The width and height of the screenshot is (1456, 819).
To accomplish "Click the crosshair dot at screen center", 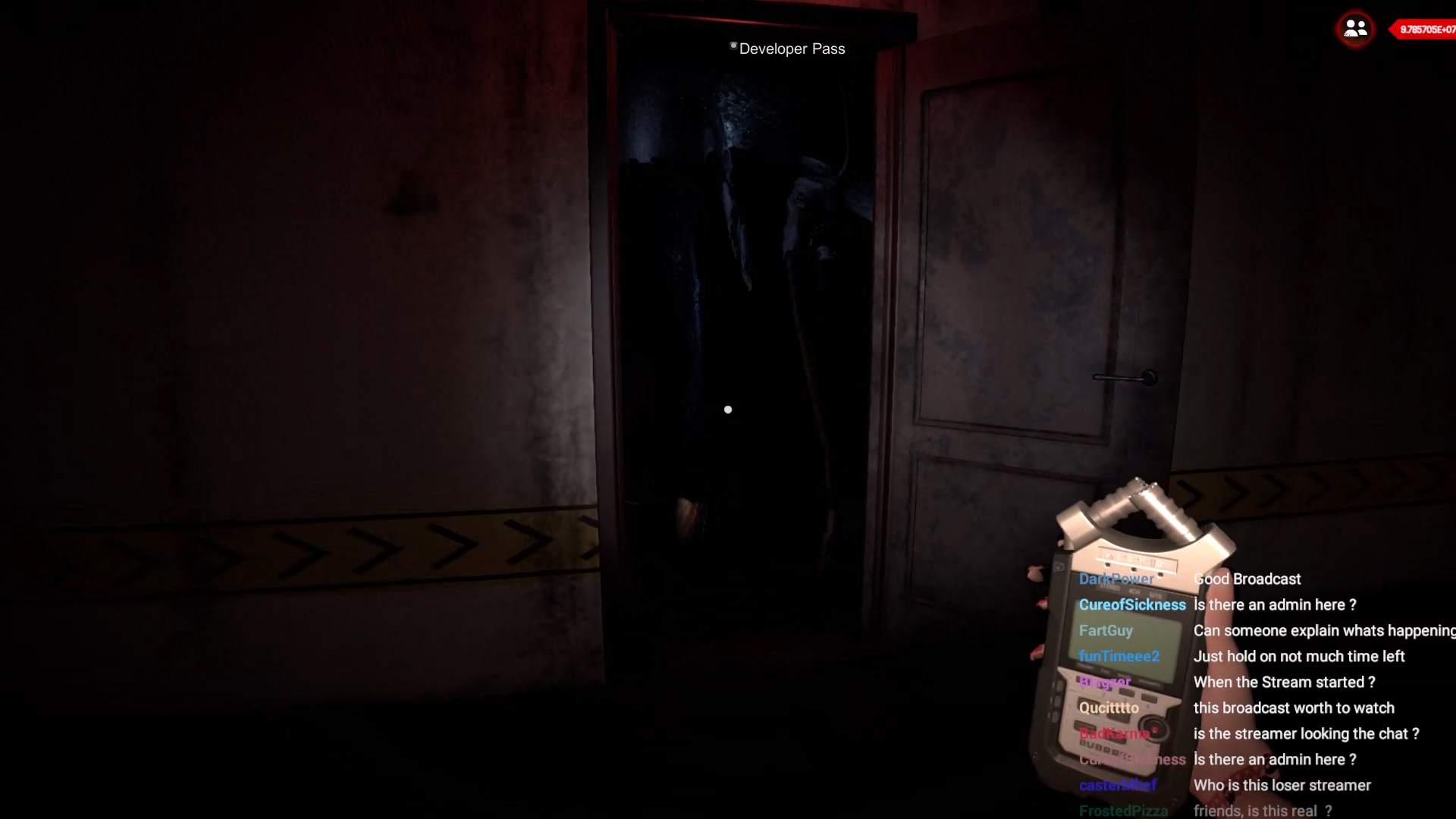I will [x=728, y=409].
